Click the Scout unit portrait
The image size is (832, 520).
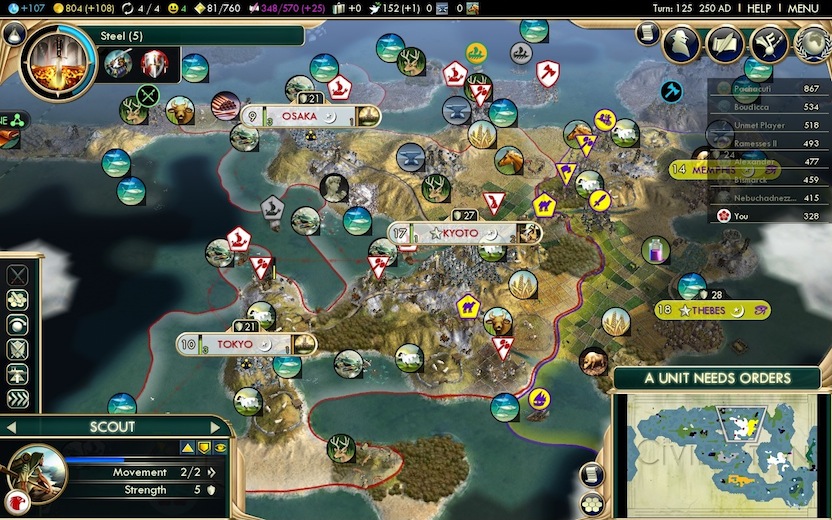point(37,473)
